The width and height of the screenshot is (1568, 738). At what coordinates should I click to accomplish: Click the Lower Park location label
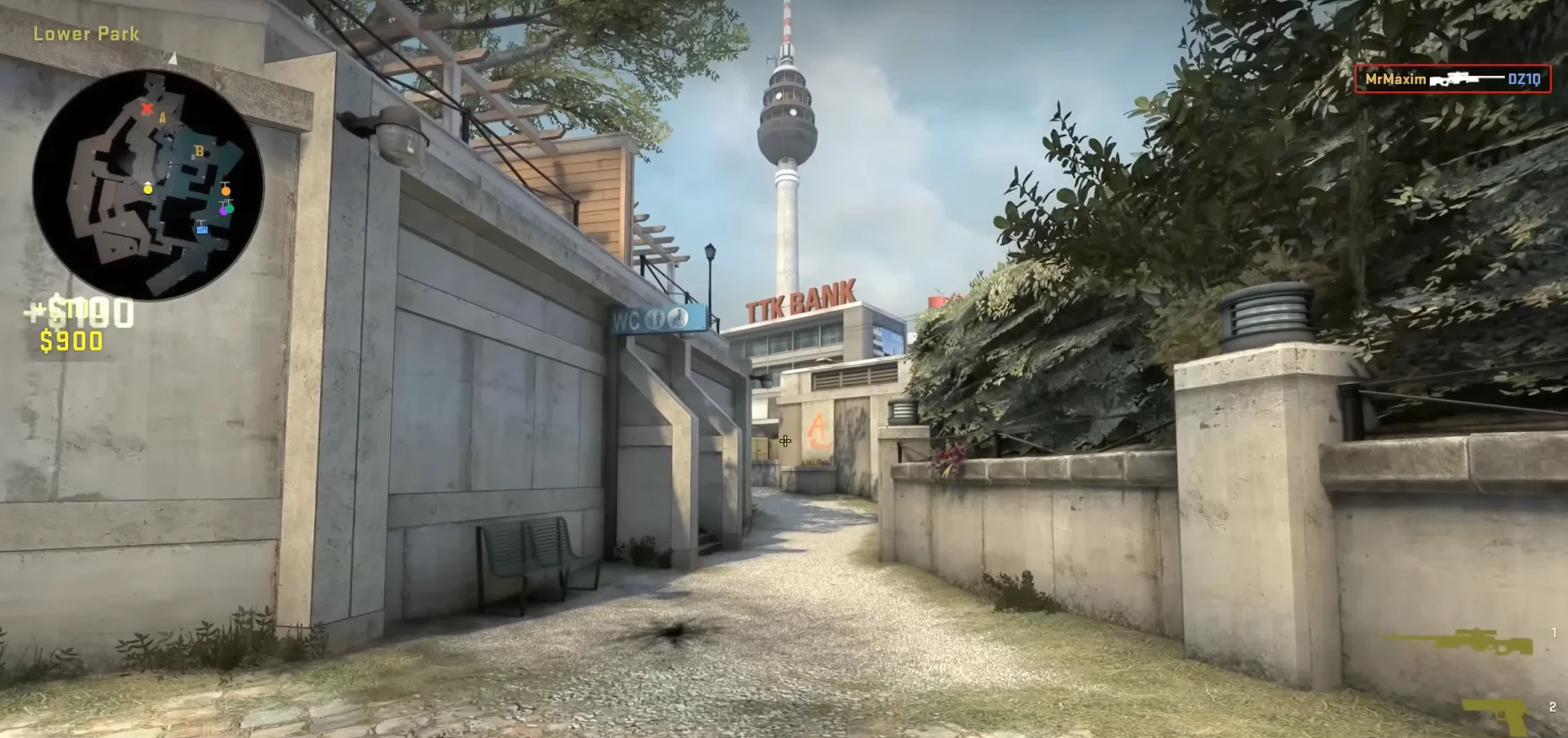(85, 34)
